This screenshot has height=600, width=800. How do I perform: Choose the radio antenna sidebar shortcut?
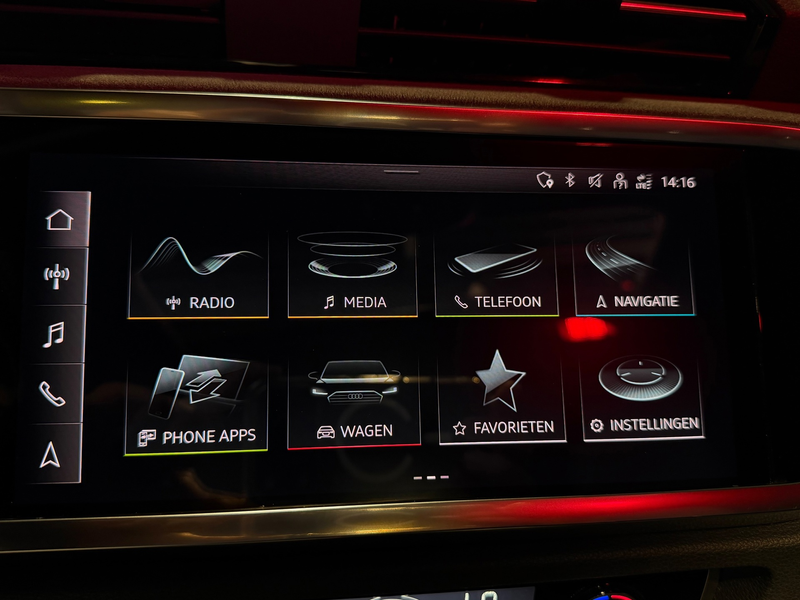coord(59,277)
